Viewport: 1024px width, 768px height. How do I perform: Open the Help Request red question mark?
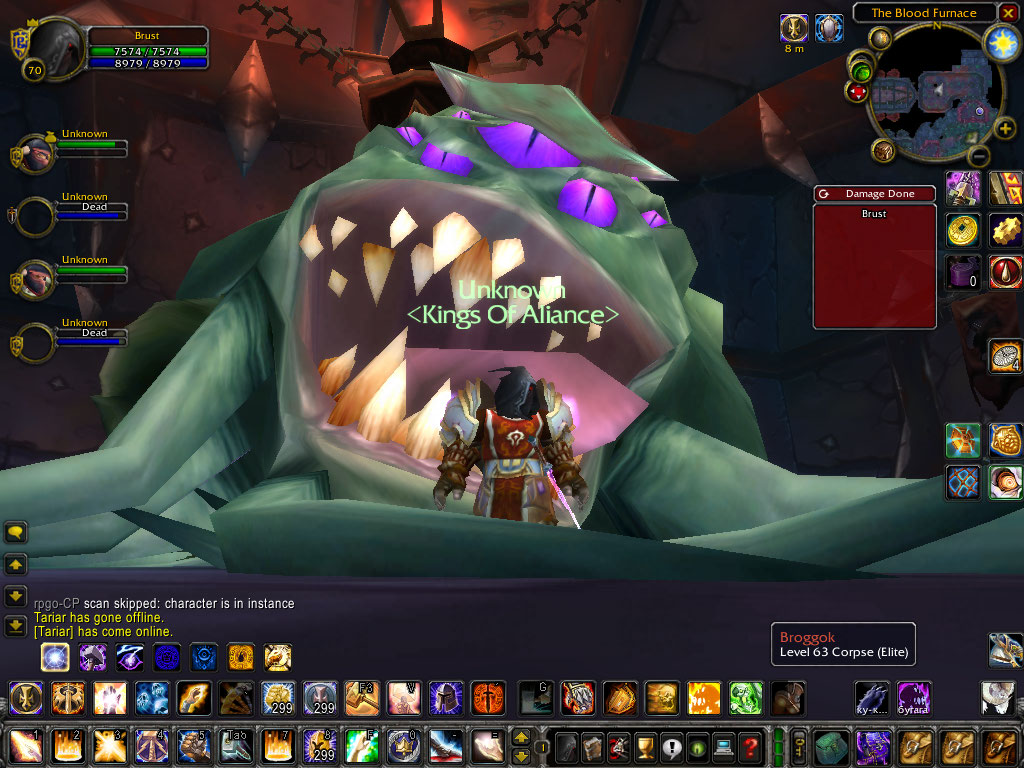click(750, 746)
